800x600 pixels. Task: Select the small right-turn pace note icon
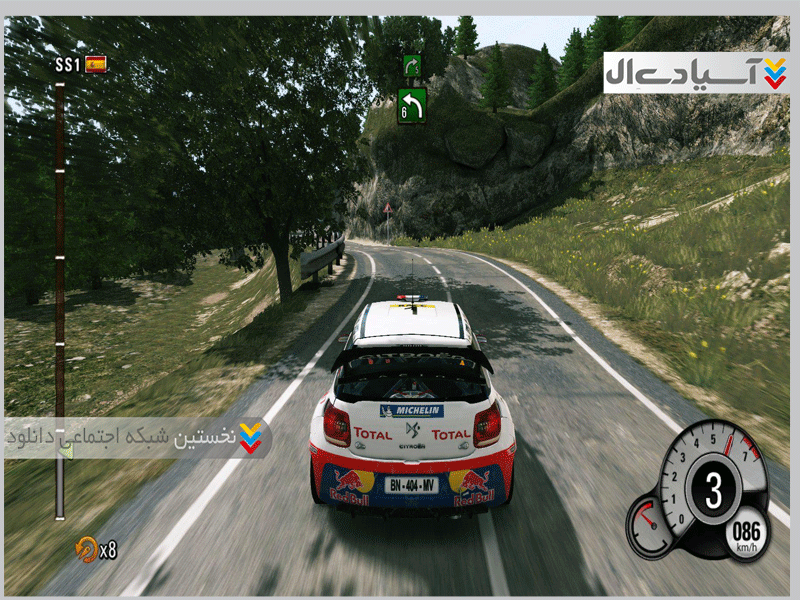412,66
